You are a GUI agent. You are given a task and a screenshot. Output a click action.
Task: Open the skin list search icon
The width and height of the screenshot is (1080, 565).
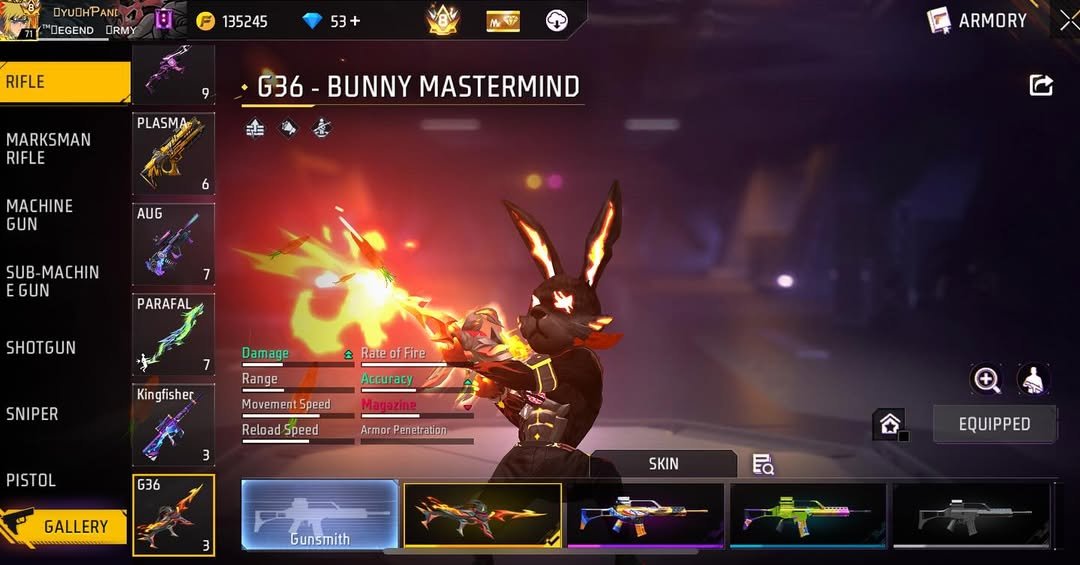pyautogui.click(x=763, y=464)
